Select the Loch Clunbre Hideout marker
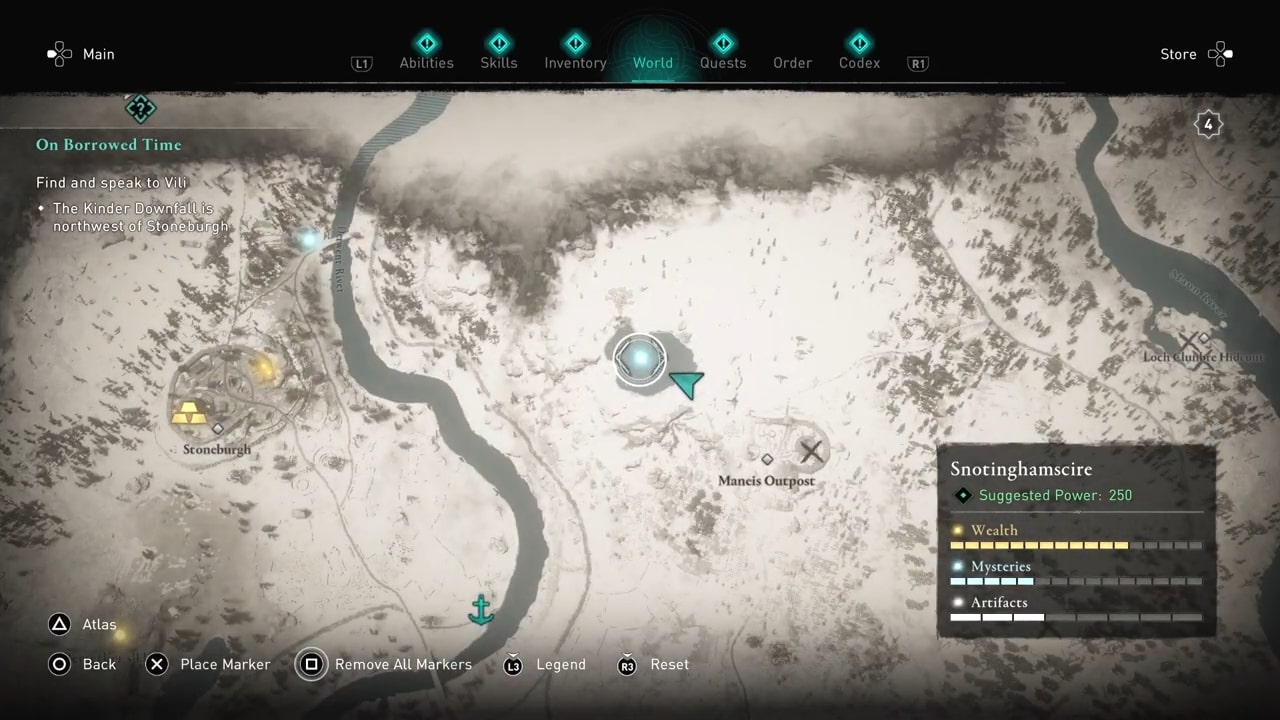Screen dimensions: 1280x720 pos(1192,350)
